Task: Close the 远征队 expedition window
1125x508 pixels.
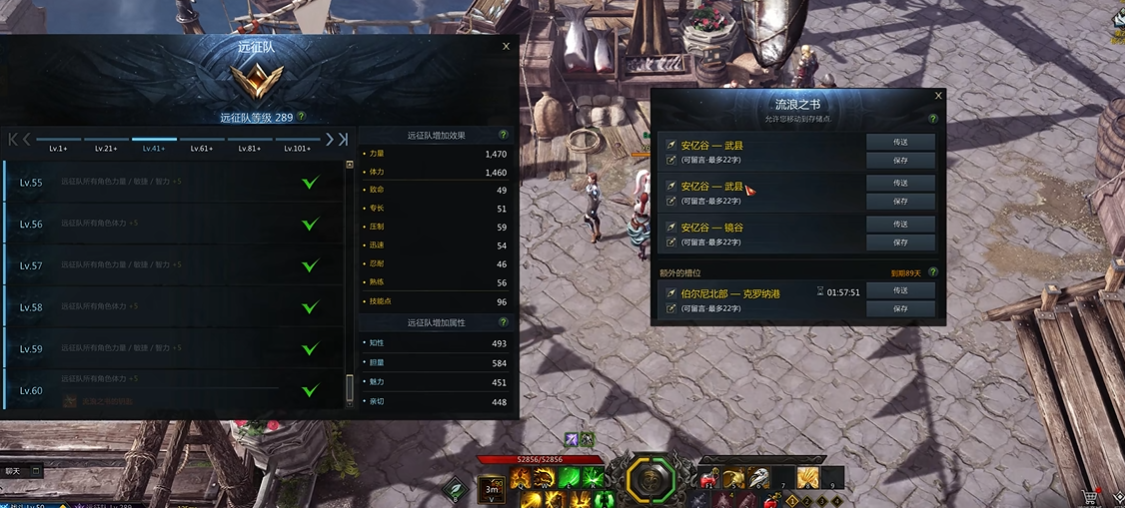Action: (x=506, y=46)
